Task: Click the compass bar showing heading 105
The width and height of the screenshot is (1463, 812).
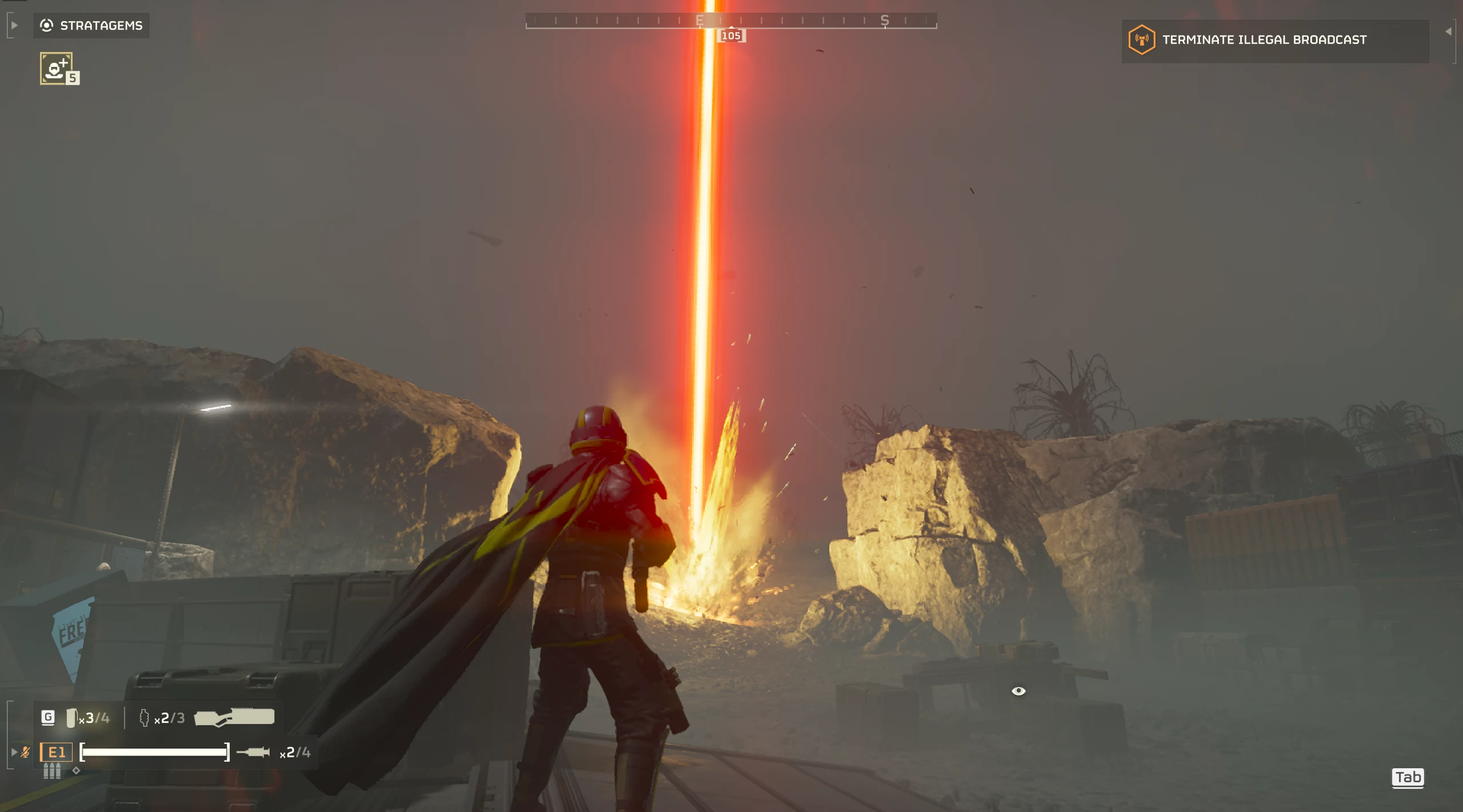Action: [730, 22]
